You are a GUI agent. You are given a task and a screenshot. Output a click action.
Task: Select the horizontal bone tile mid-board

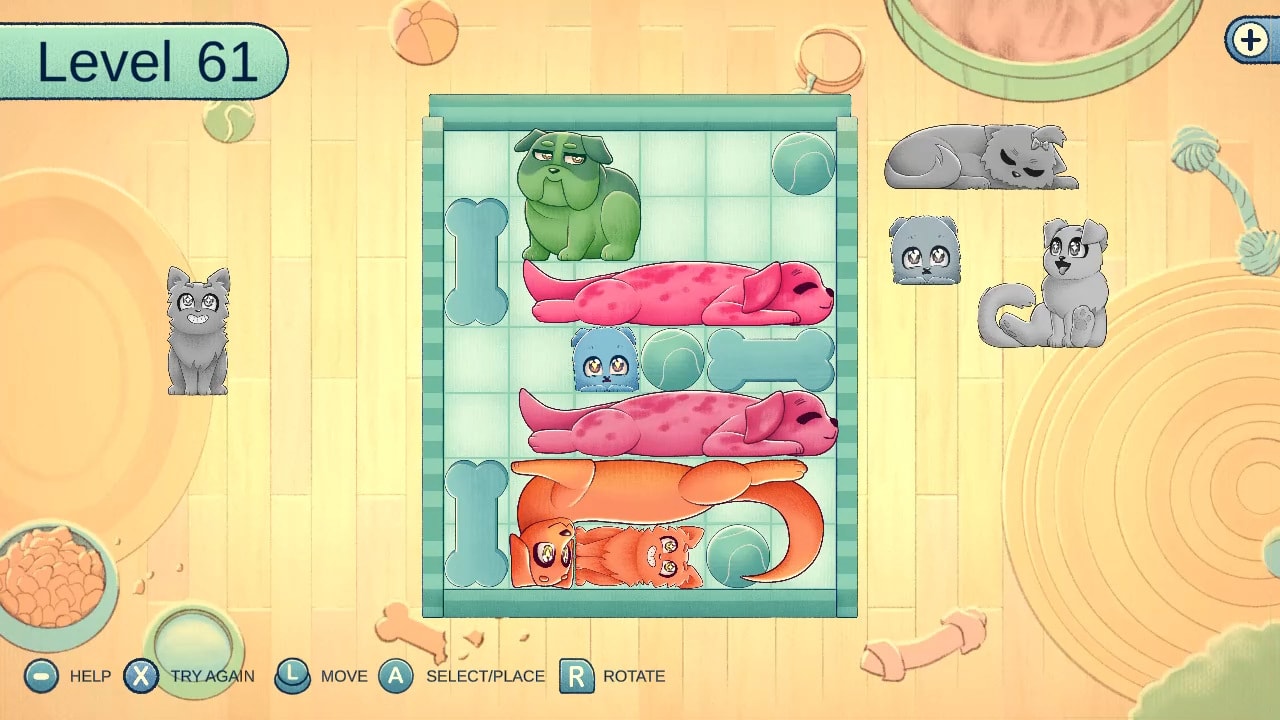pyautogui.click(x=770, y=360)
